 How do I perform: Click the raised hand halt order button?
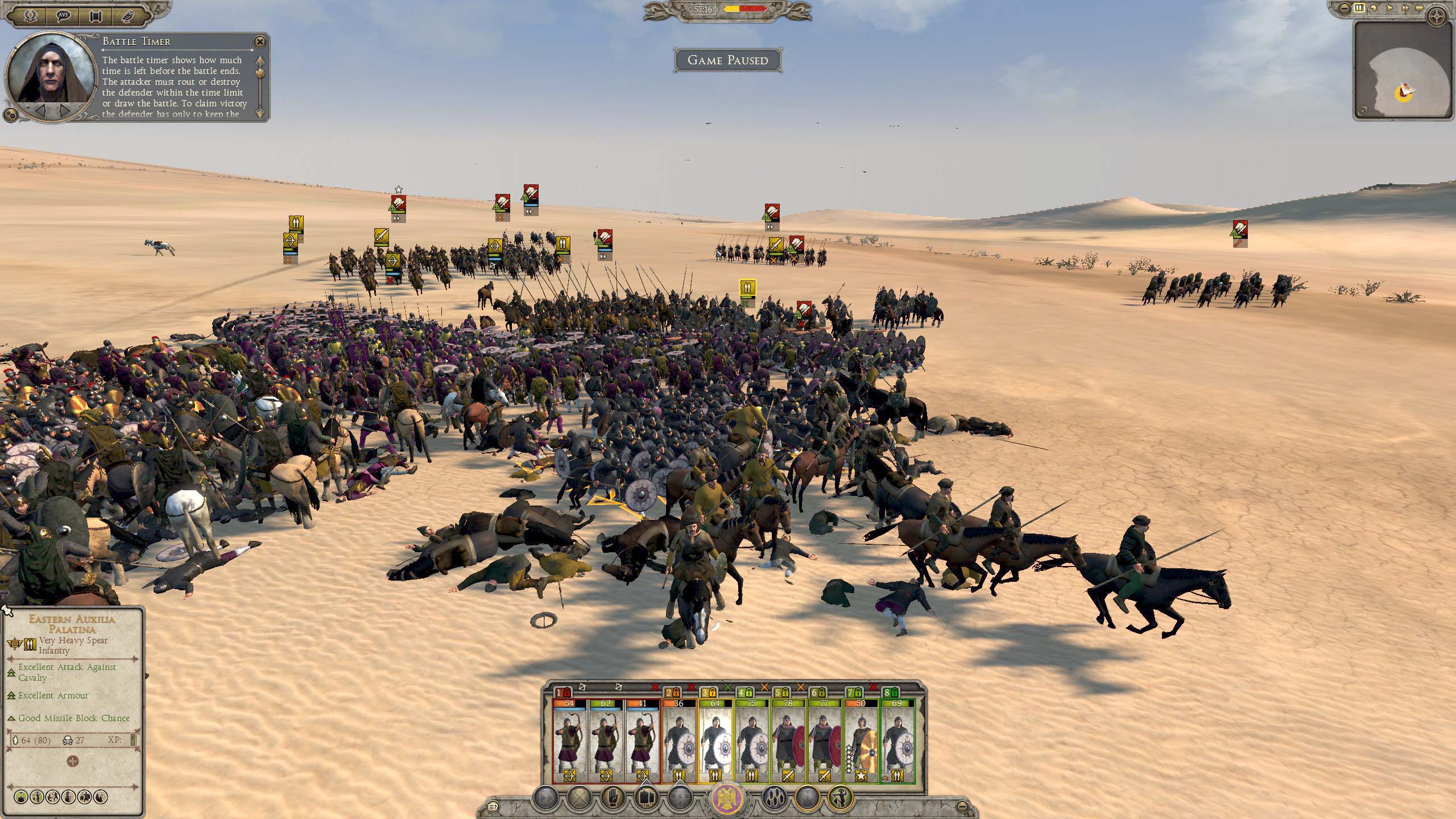[613, 798]
